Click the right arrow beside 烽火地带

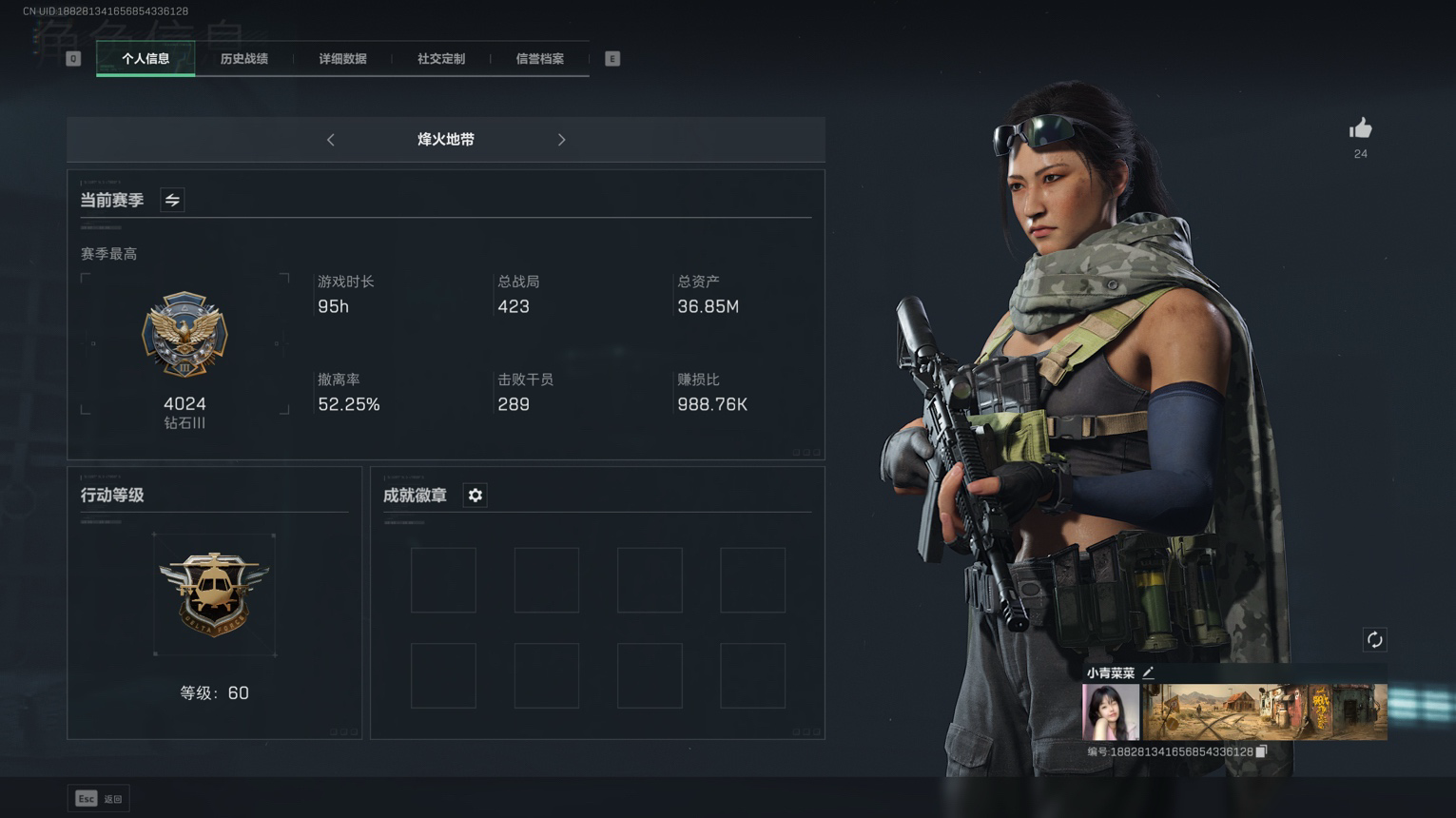pos(561,140)
